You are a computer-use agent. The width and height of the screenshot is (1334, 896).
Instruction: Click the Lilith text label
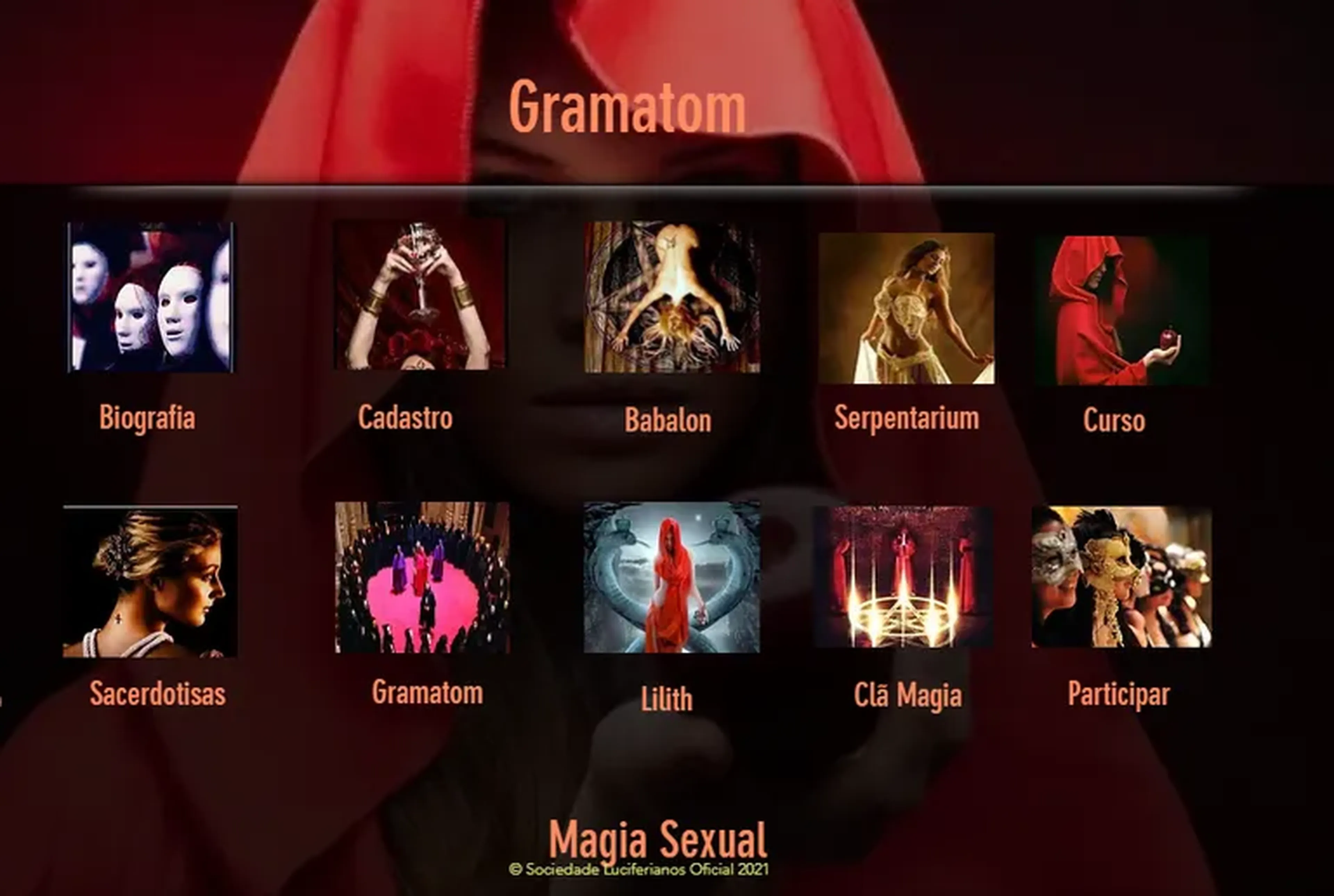tap(666, 699)
